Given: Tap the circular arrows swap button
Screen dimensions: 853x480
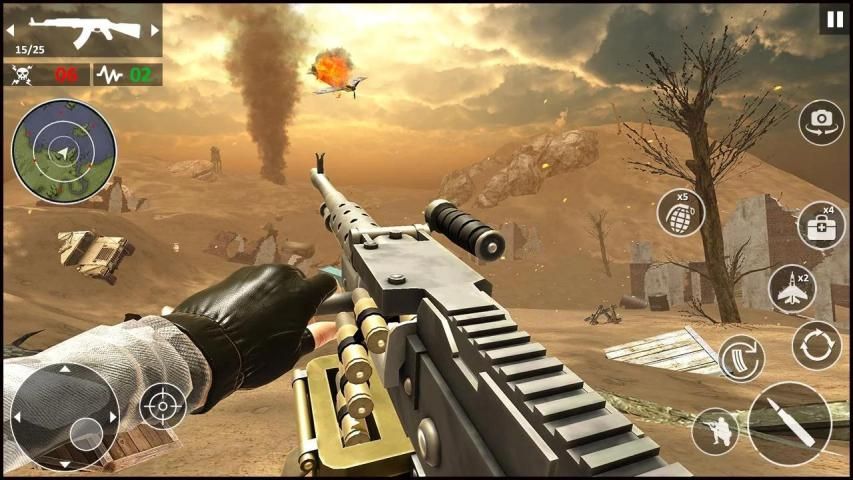Looking at the screenshot, I should (x=816, y=345).
